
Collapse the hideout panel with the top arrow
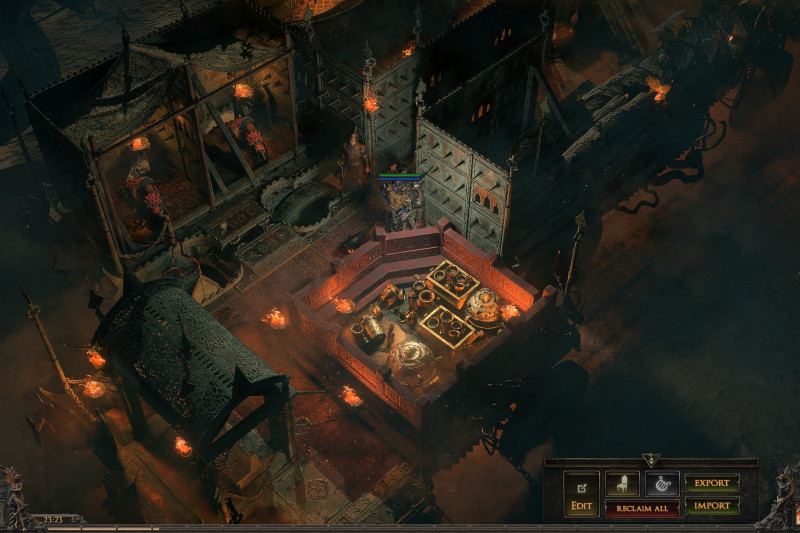point(651,460)
